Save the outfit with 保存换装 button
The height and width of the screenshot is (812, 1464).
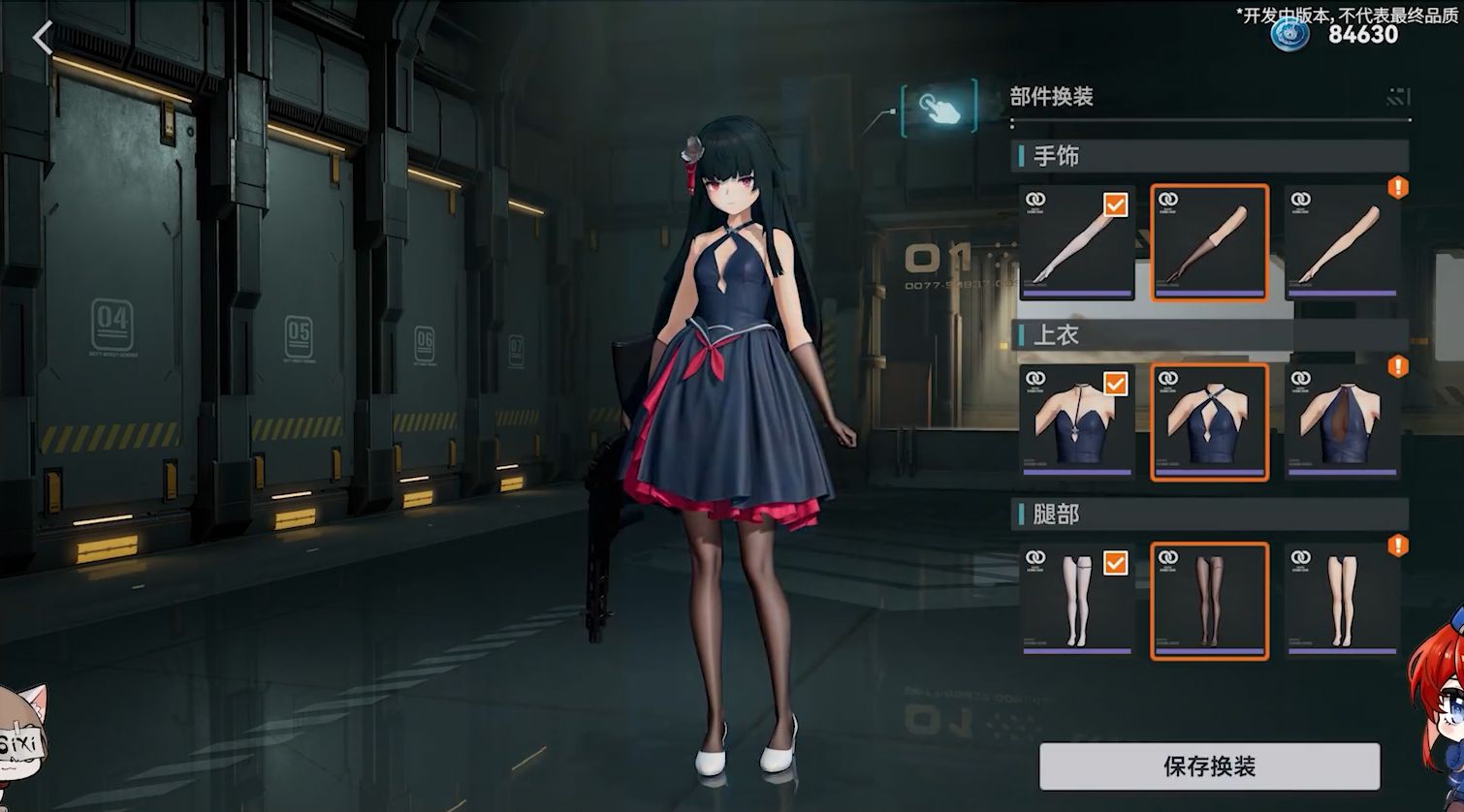pos(1209,766)
